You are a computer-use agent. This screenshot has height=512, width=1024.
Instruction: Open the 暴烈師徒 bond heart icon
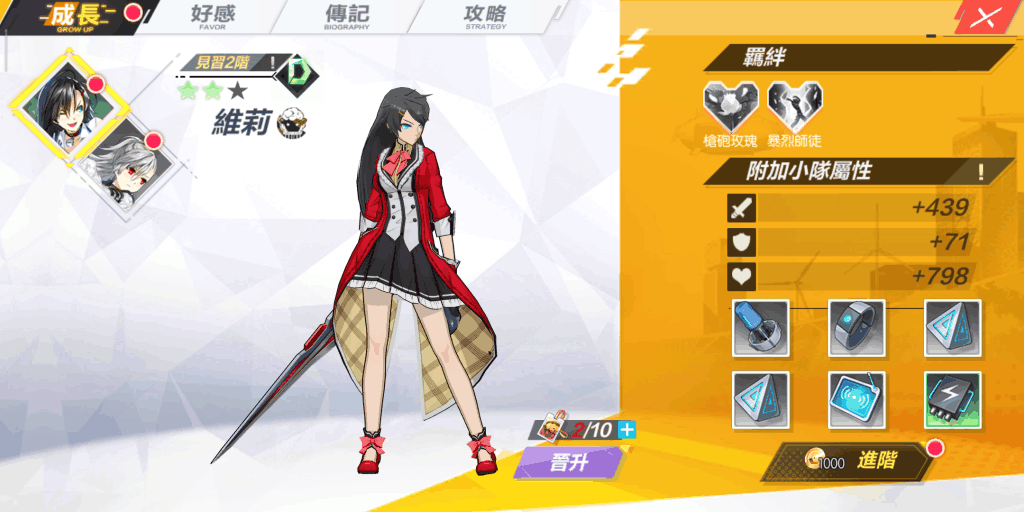click(794, 105)
